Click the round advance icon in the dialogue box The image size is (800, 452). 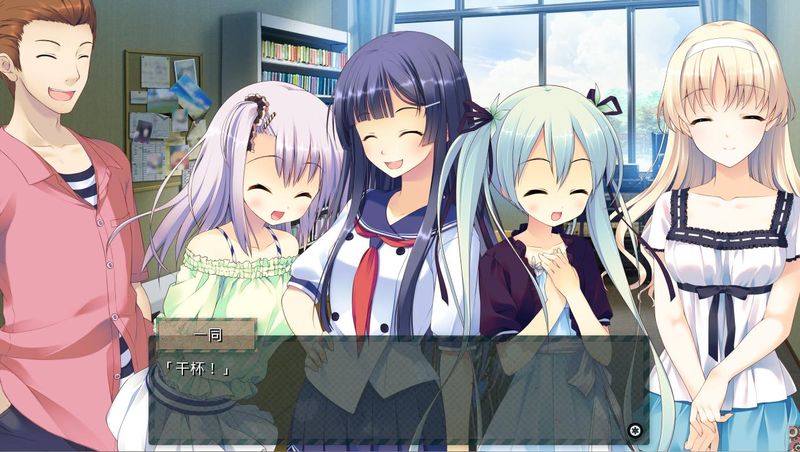pos(634,431)
